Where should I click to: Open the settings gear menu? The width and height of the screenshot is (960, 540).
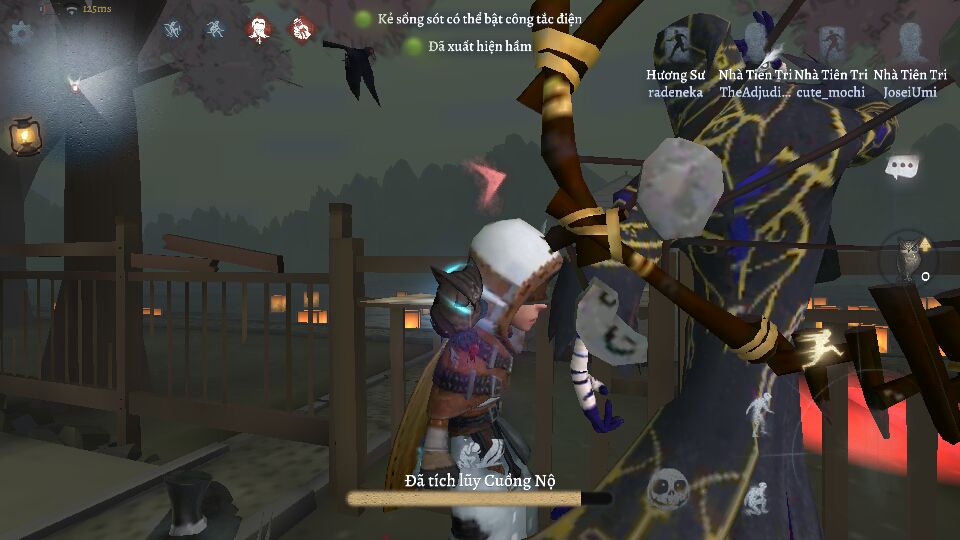coord(19,32)
